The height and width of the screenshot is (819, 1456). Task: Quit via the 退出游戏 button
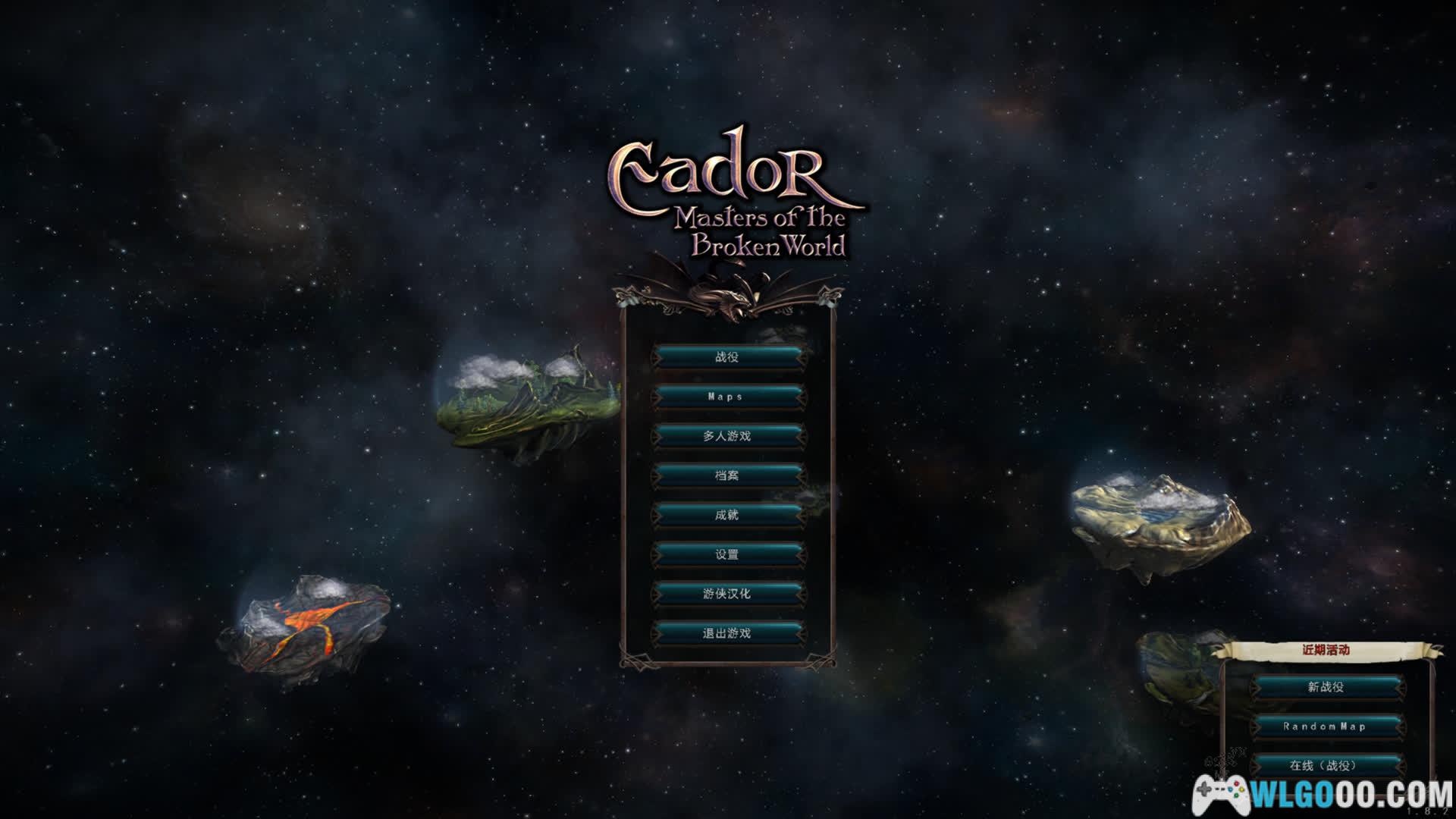(727, 633)
